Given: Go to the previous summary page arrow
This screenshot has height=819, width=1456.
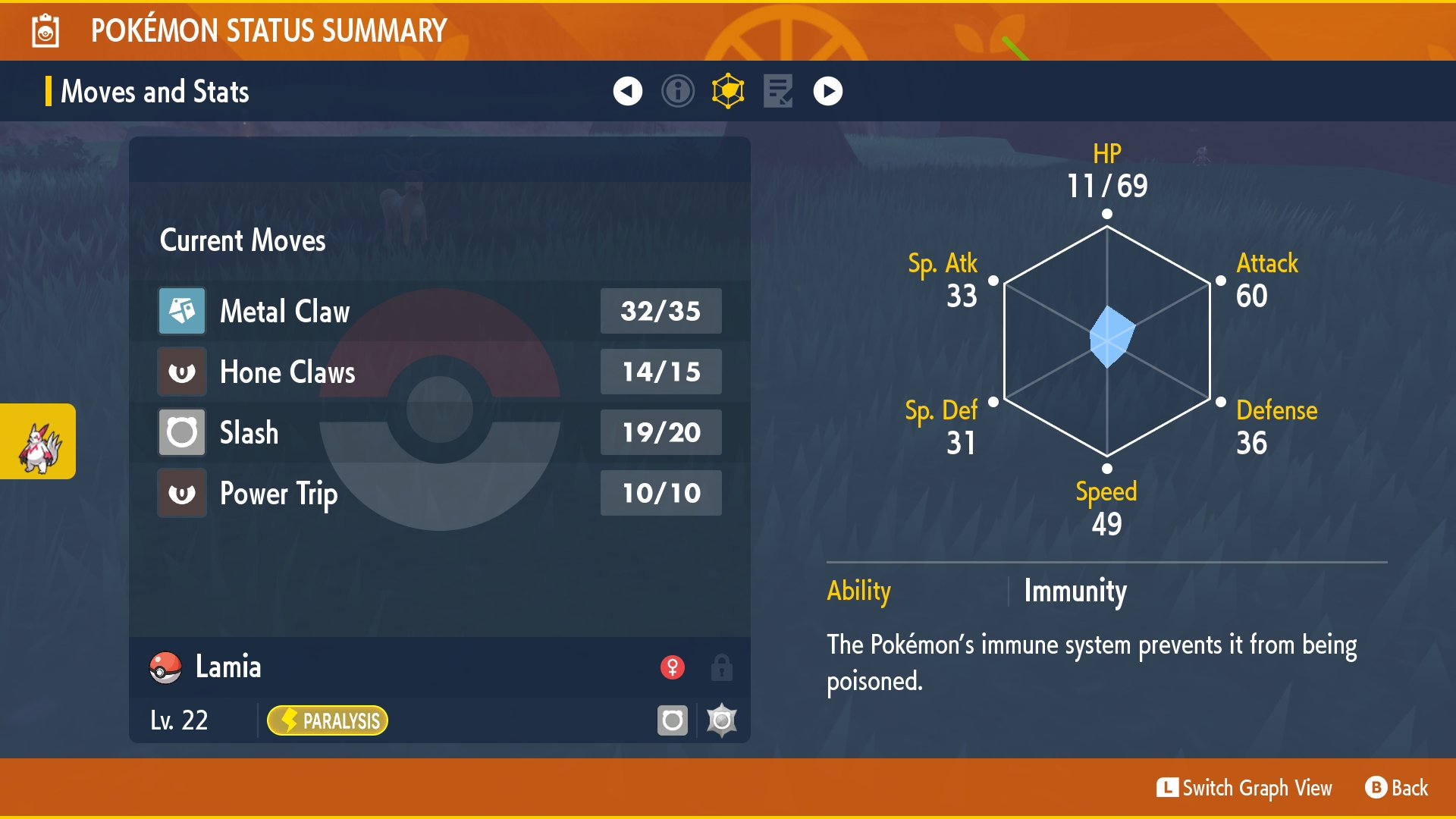Looking at the screenshot, I should pyautogui.click(x=627, y=91).
